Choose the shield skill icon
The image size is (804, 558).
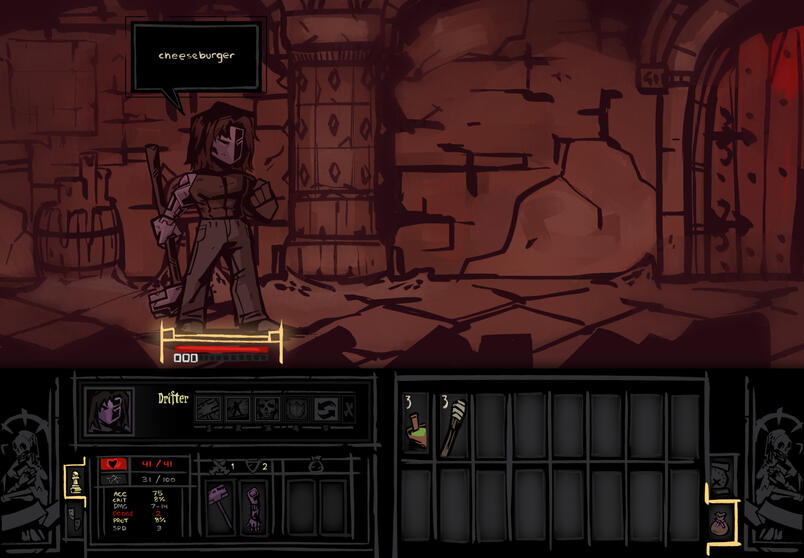point(294,408)
